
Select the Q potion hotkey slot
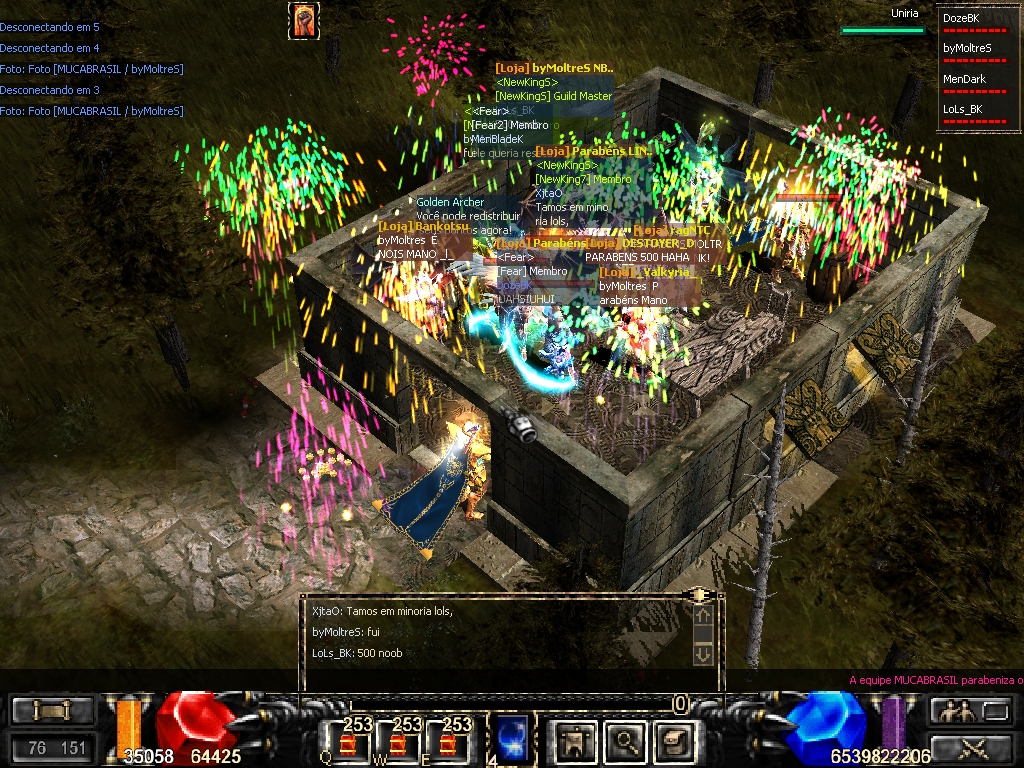point(349,742)
